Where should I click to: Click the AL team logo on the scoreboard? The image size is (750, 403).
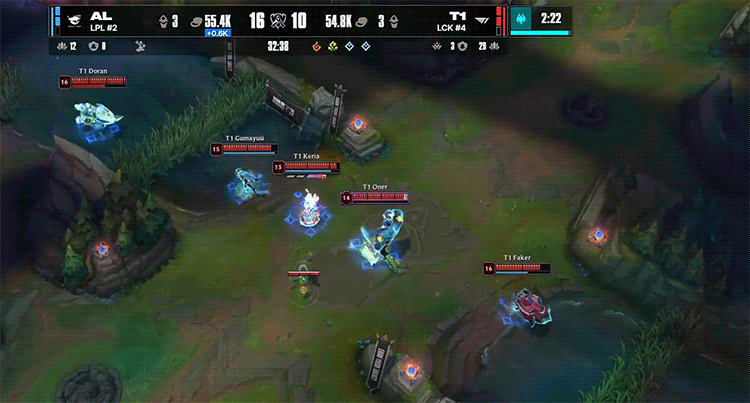[x=73, y=19]
